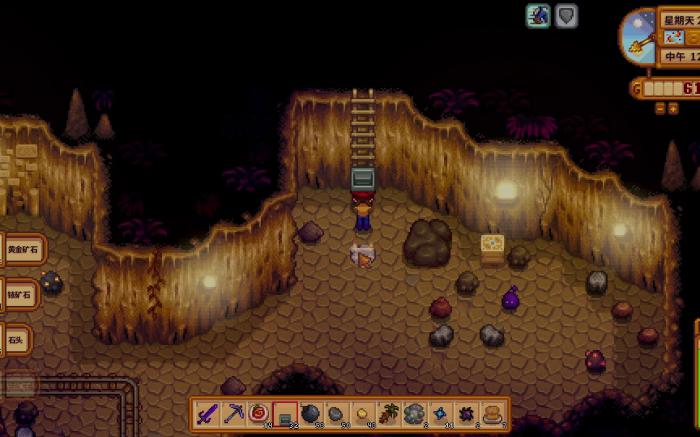Select the last hotbar food slot
700x437 pixels.
click(x=492, y=413)
